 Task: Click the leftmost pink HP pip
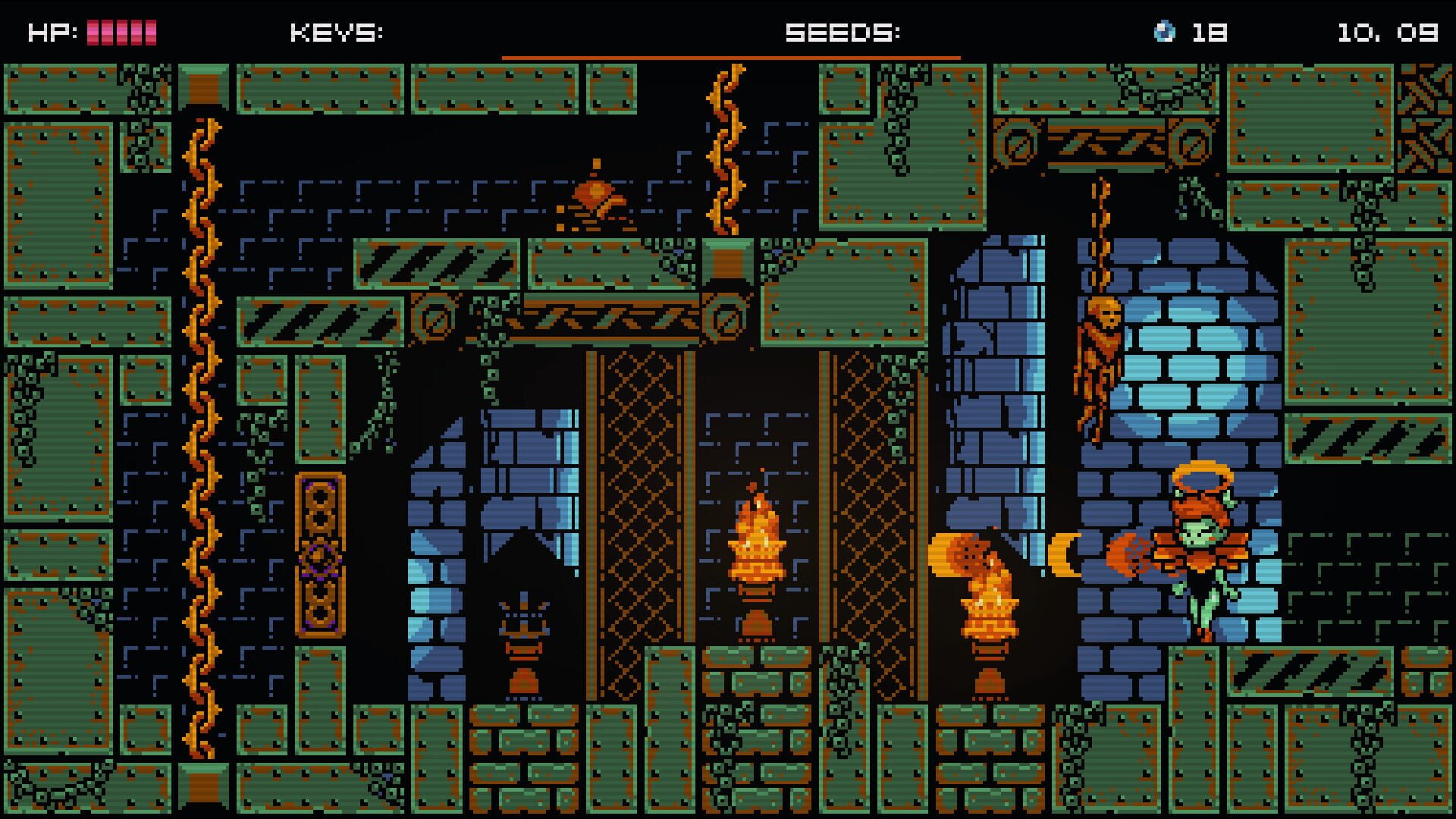93,30
